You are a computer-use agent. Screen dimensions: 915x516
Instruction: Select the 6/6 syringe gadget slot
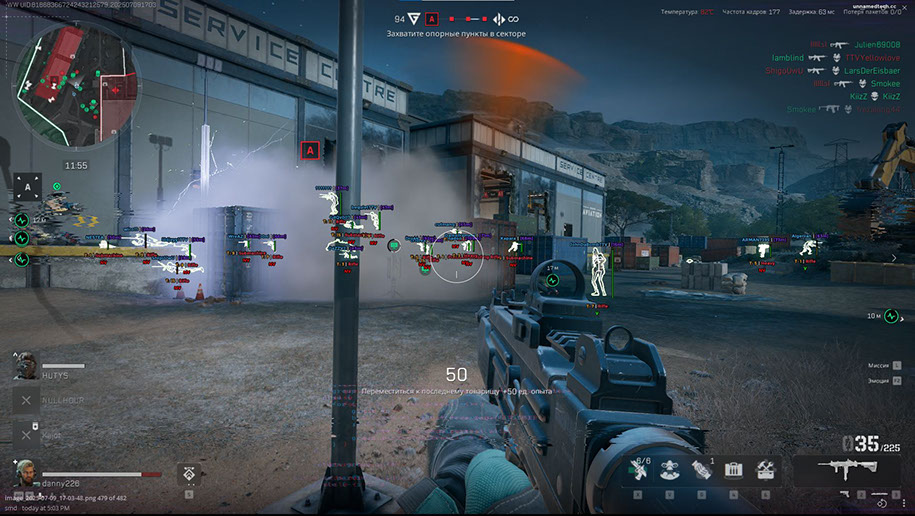point(638,469)
